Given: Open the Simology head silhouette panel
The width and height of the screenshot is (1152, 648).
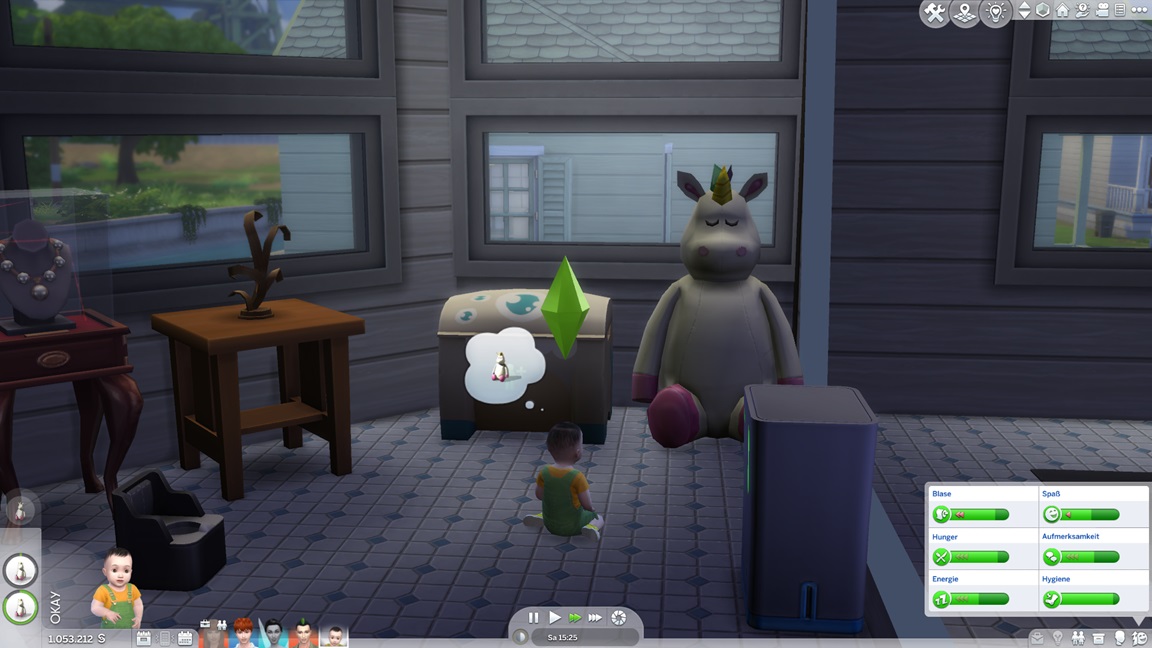Looking at the screenshot, I should (x=1119, y=637).
